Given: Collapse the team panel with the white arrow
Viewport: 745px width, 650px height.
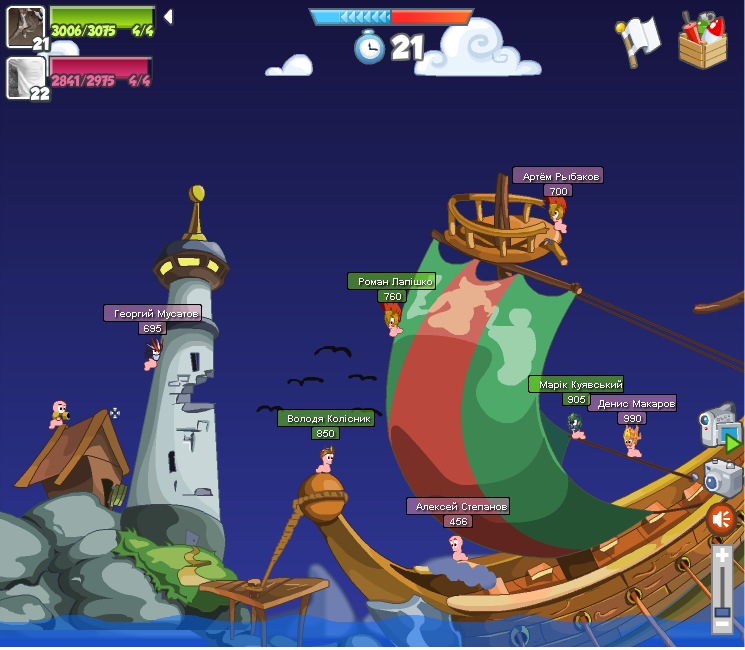Looking at the screenshot, I should pyautogui.click(x=168, y=16).
